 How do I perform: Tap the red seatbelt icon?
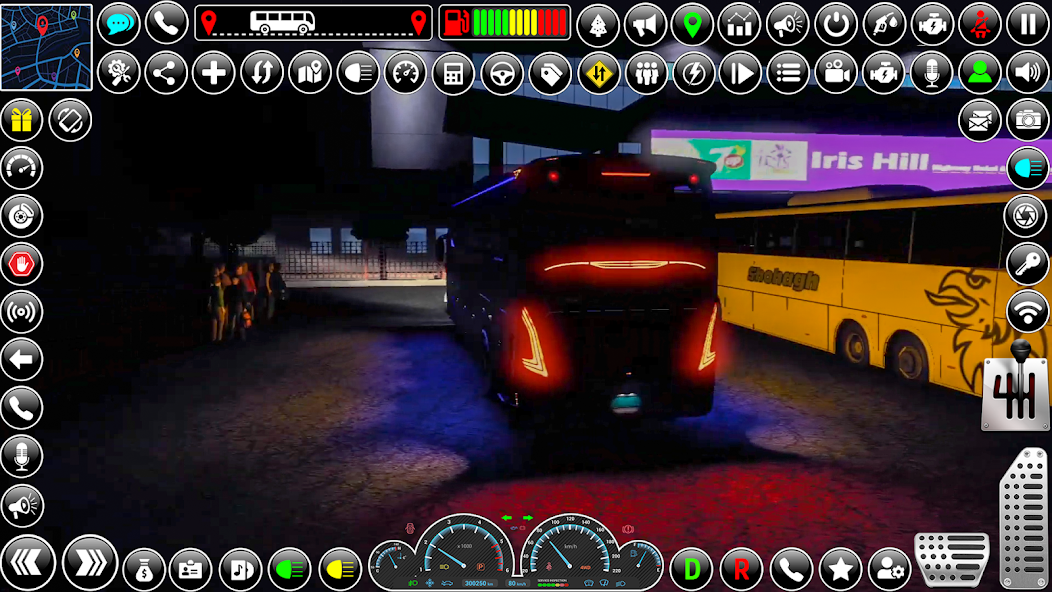click(x=980, y=24)
